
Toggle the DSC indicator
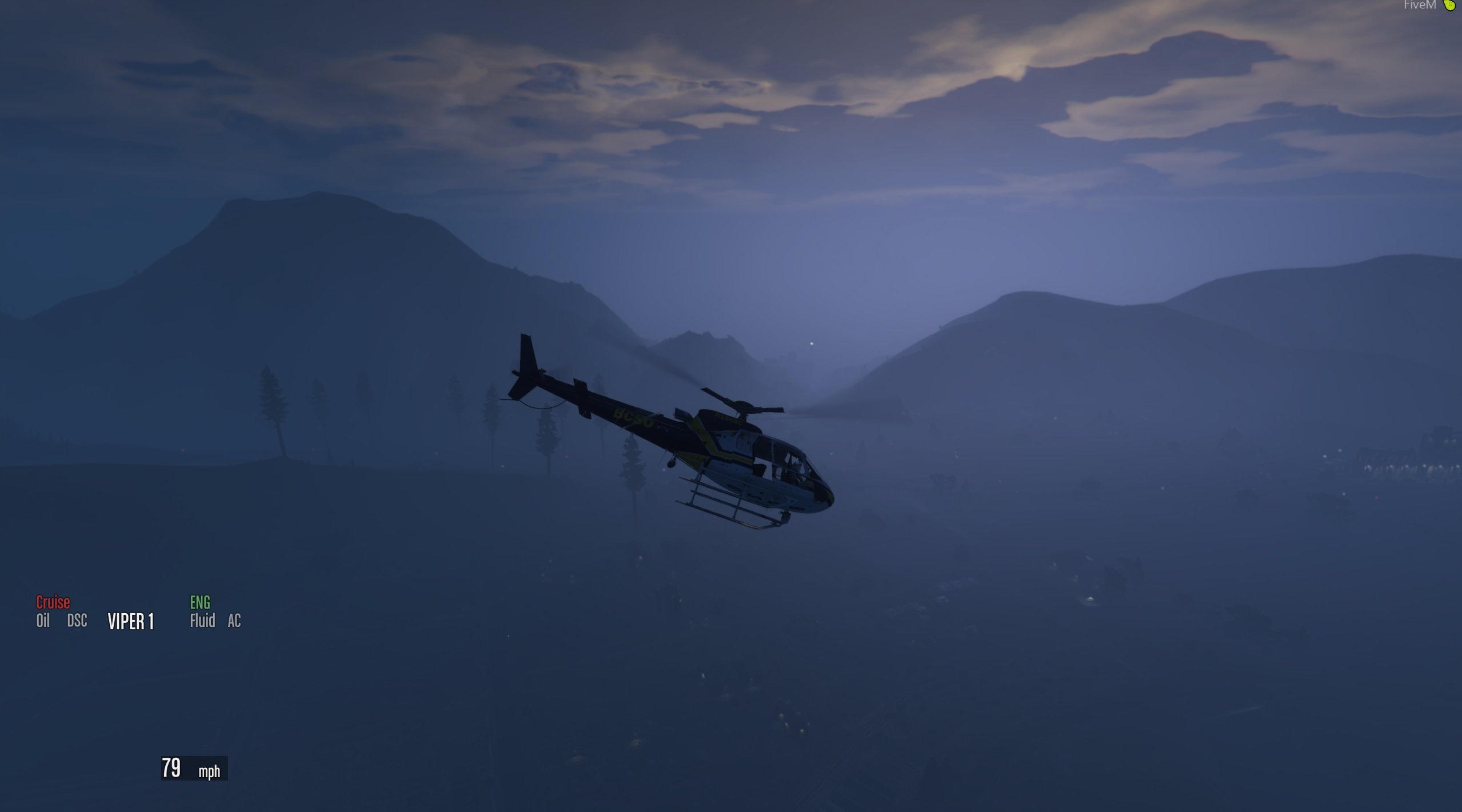pos(77,621)
